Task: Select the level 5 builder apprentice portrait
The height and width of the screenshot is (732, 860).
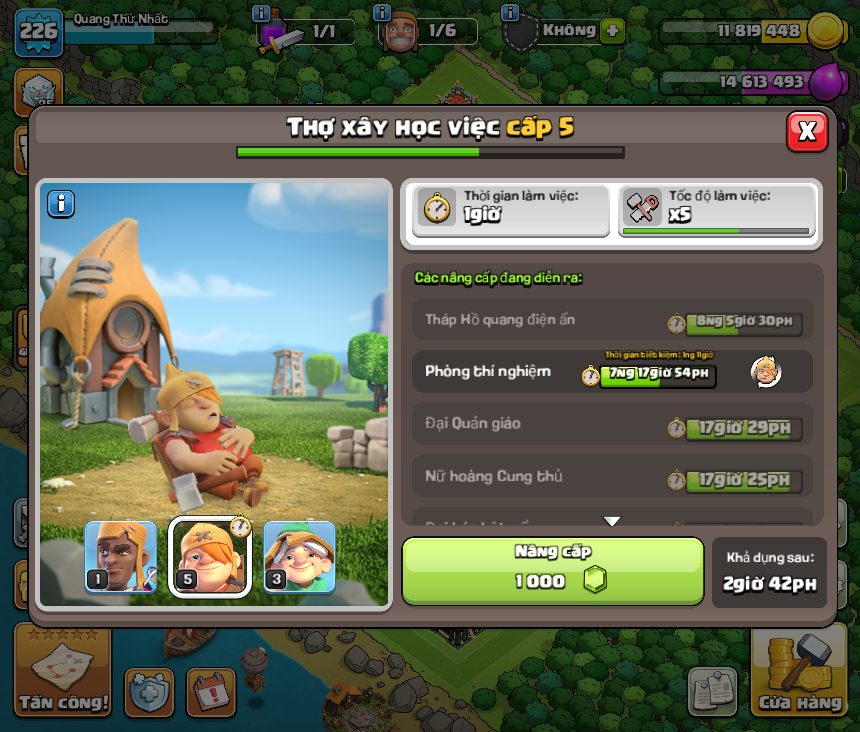Action: tap(209, 557)
